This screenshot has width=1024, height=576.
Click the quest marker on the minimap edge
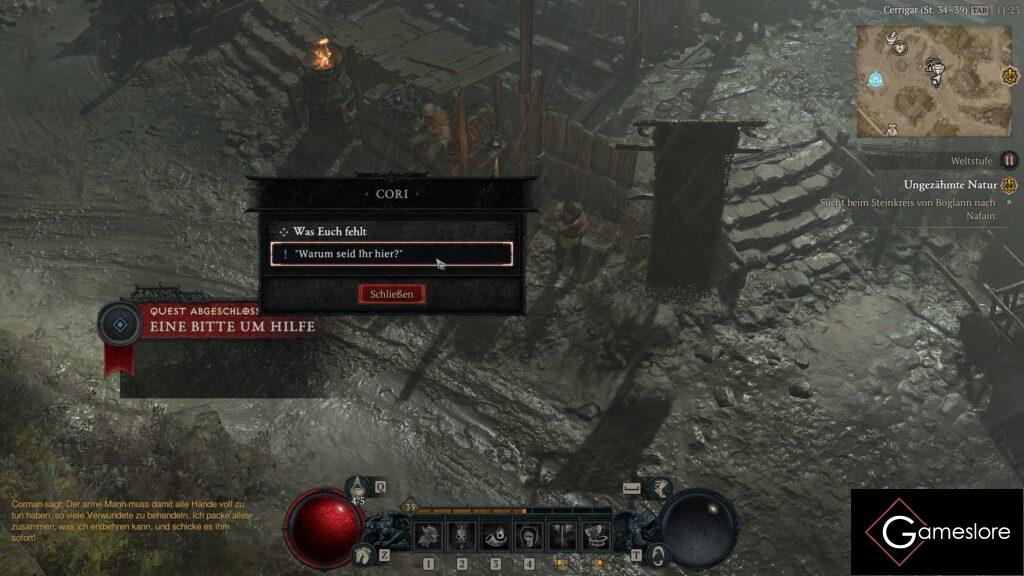click(1010, 76)
